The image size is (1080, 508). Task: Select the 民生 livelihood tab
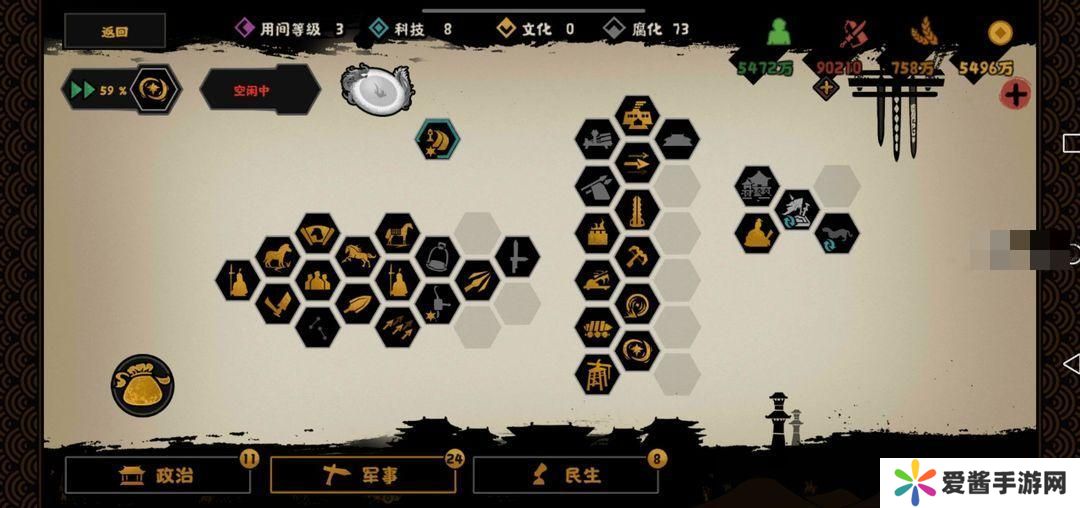click(x=566, y=475)
